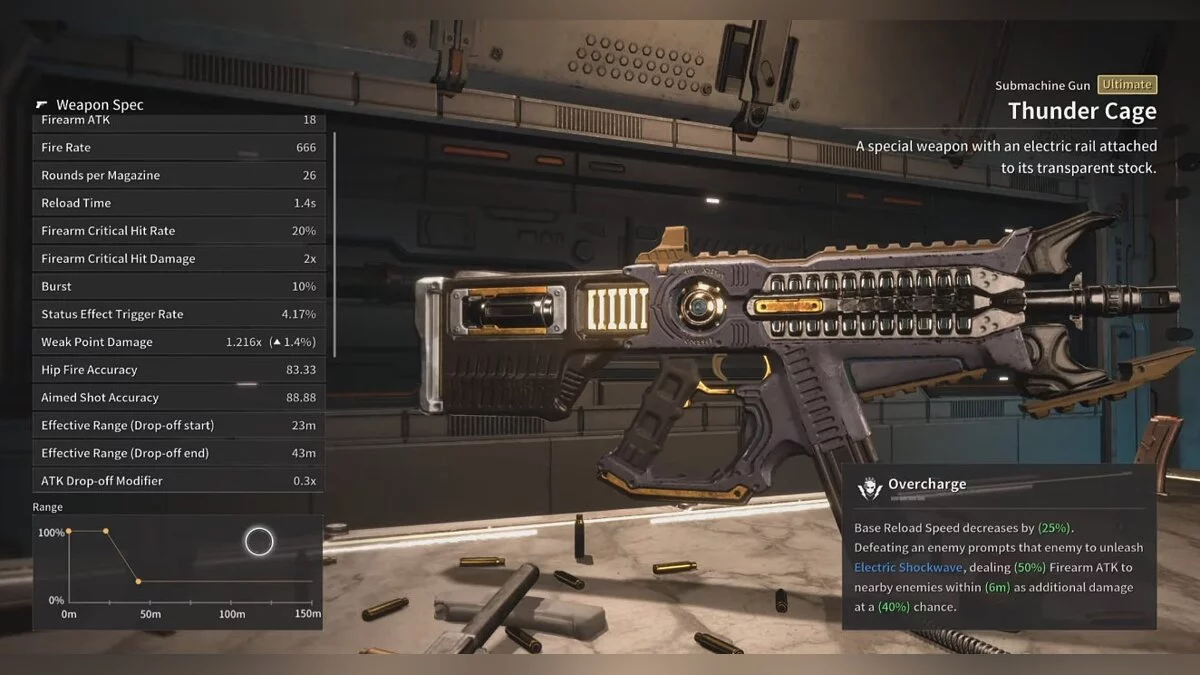The width and height of the screenshot is (1200, 675).
Task: Click the Reload Time stat row
Action: pyautogui.click(x=178, y=203)
